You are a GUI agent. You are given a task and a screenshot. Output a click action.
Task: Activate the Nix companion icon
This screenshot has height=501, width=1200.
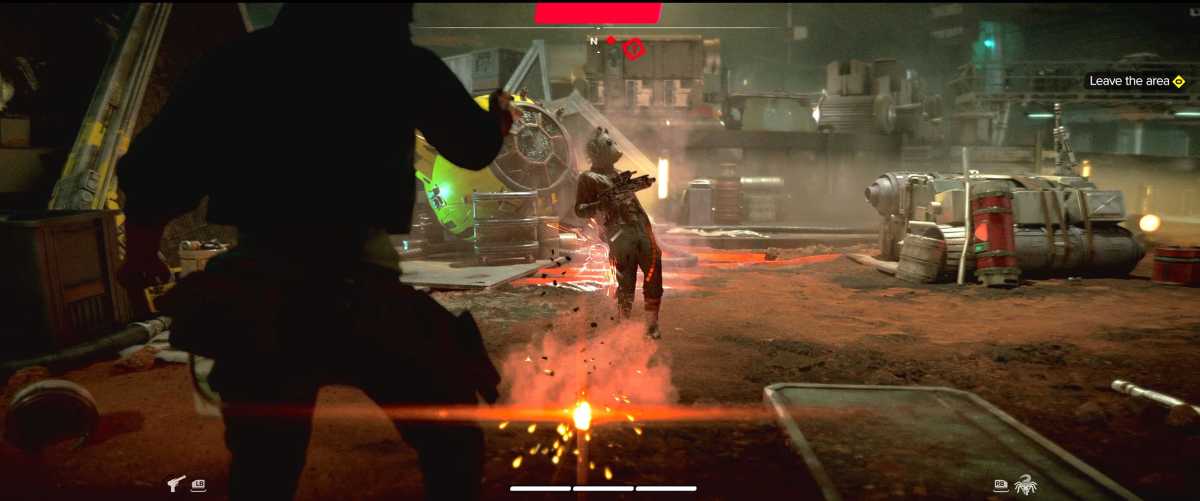(1026, 484)
